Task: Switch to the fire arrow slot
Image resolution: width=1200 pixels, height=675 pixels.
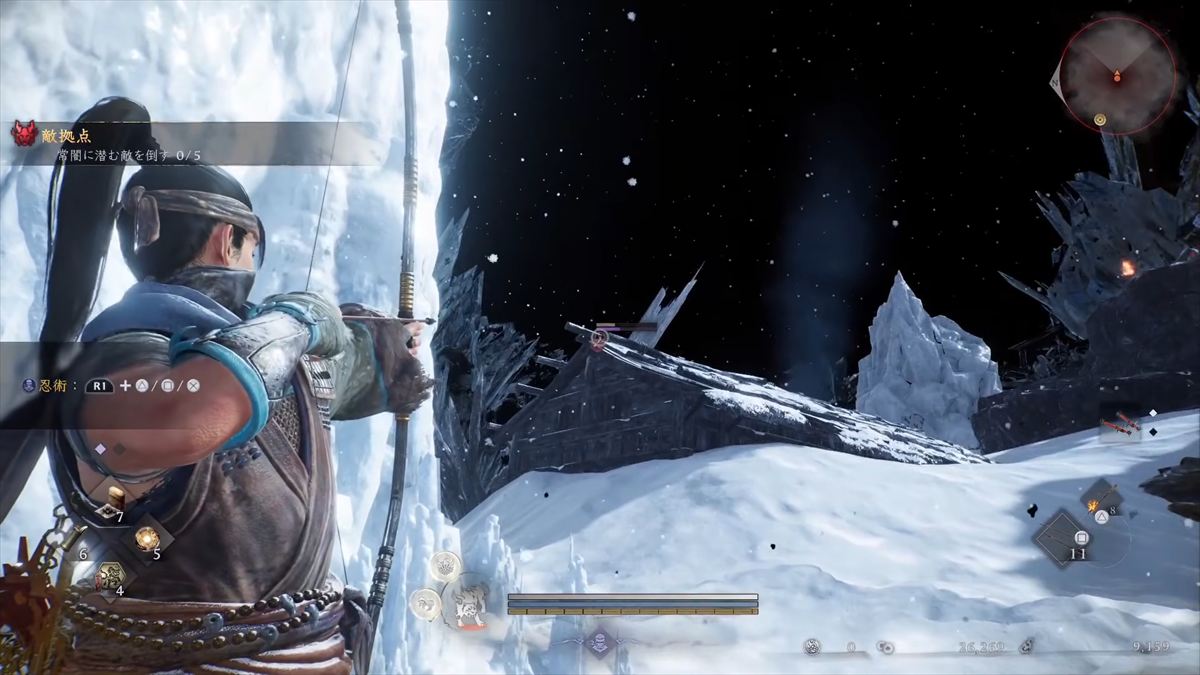Action: point(1100,497)
